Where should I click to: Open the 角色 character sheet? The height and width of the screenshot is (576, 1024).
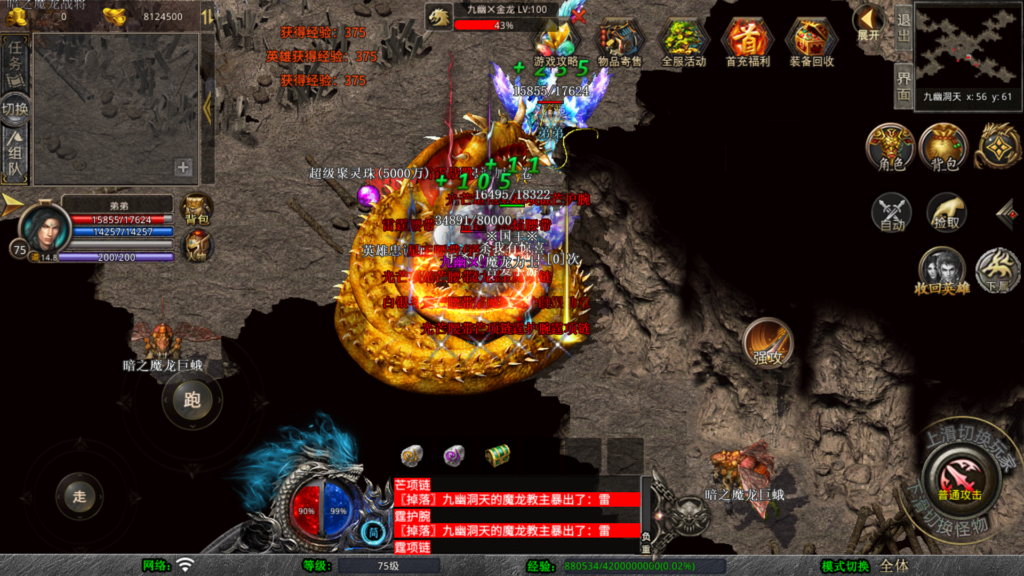891,148
